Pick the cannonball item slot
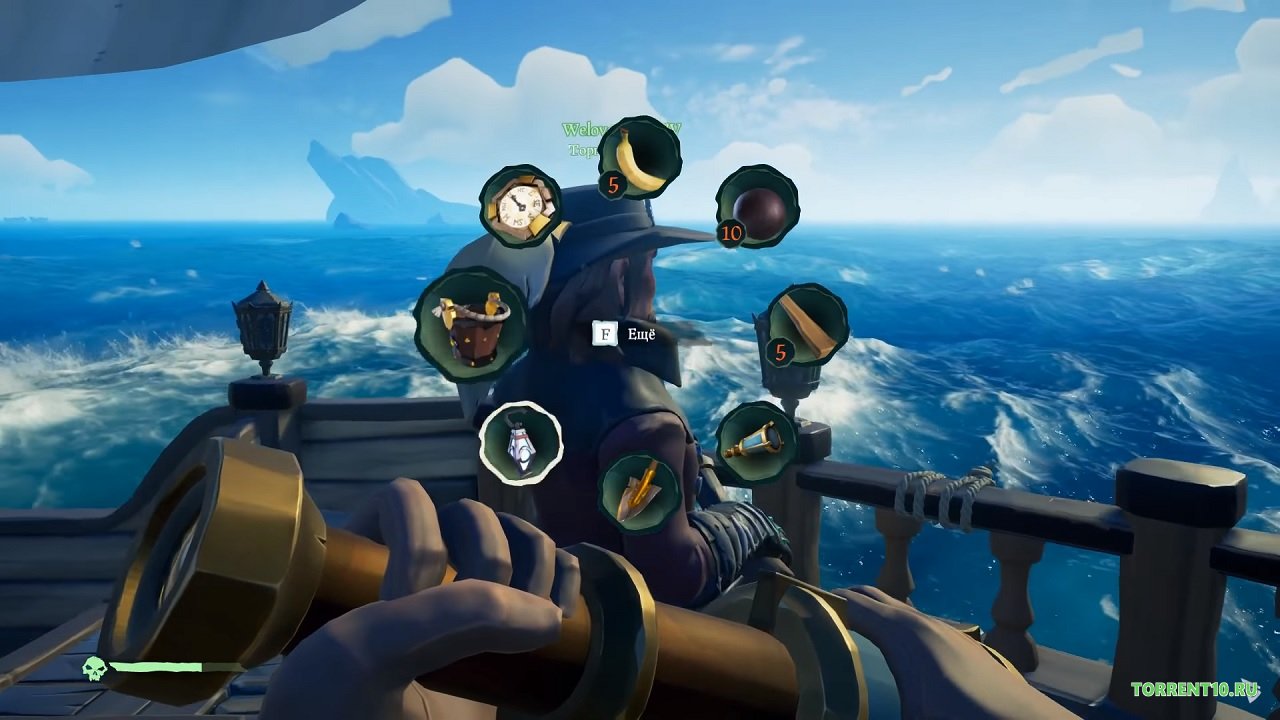 click(757, 207)
